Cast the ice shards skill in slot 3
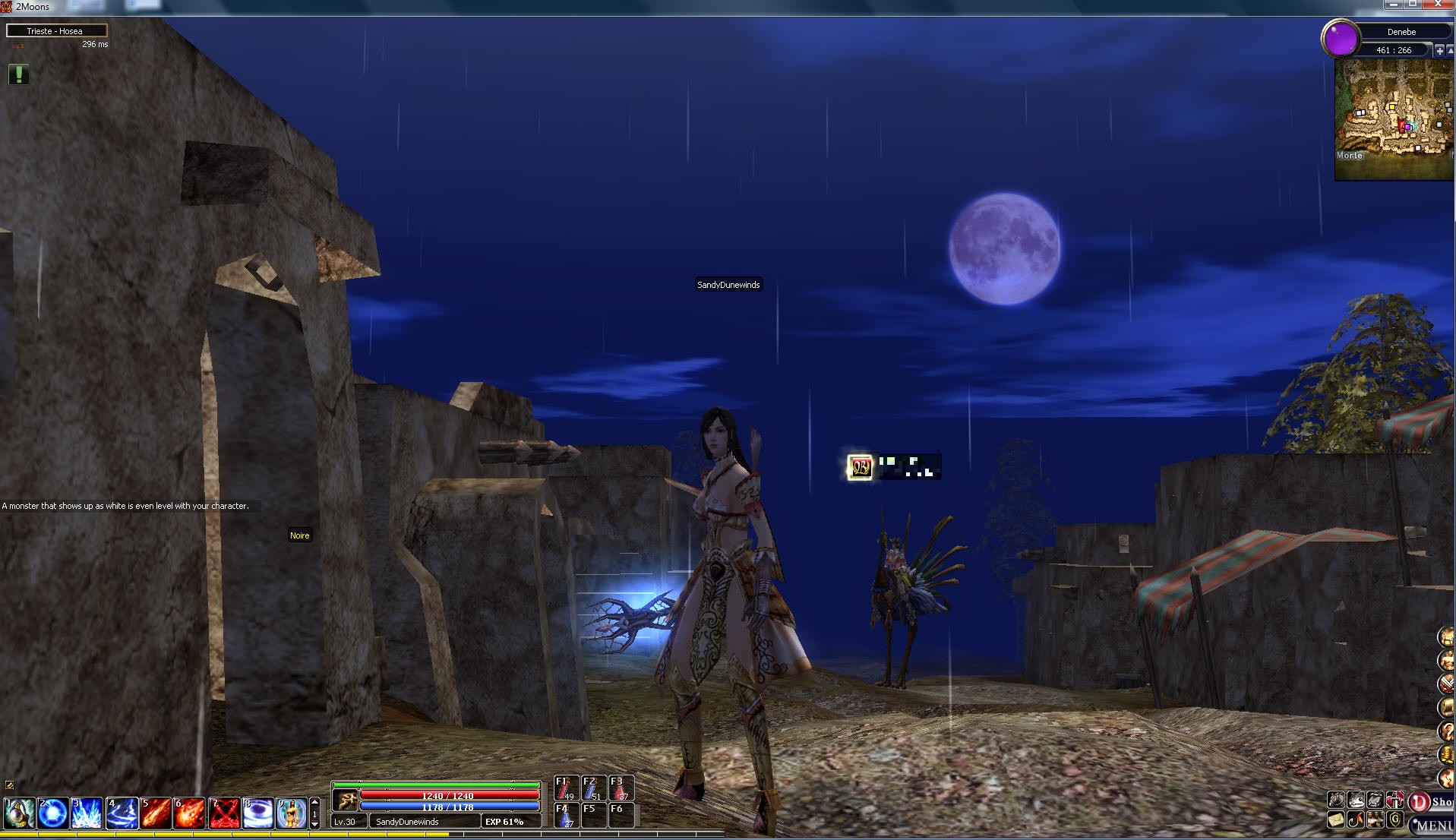This screenshot has height=840, width=1456. (87, 813)
